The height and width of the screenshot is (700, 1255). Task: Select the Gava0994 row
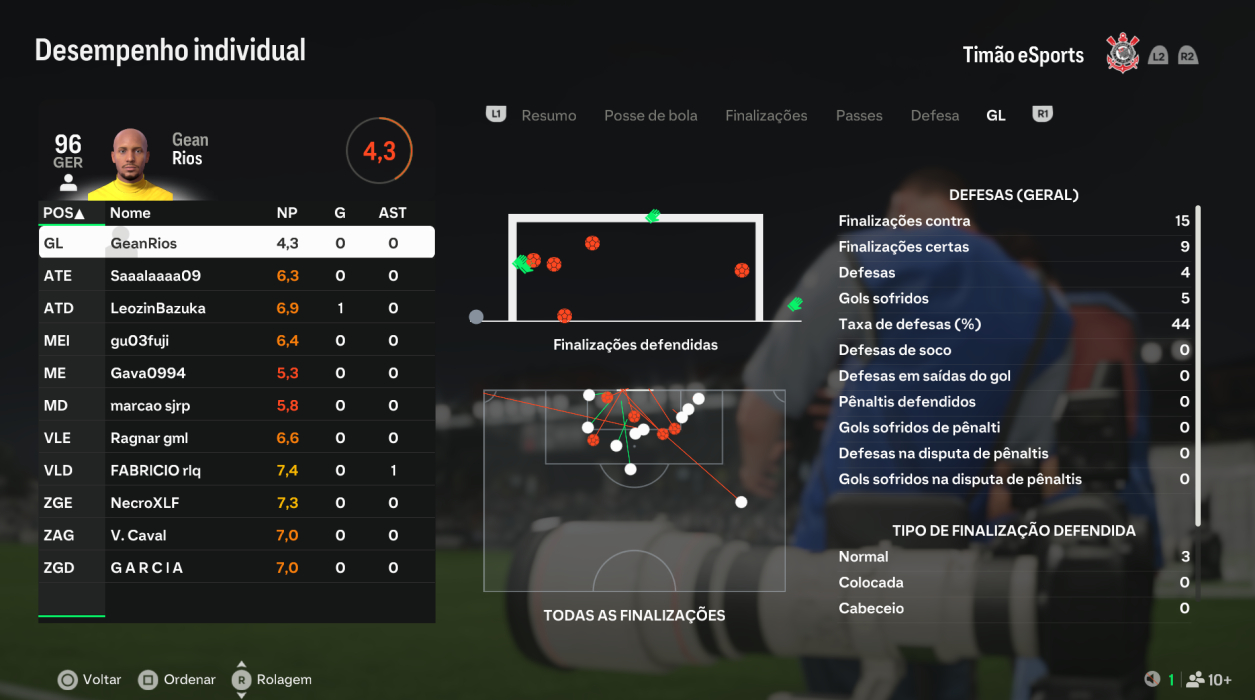tap(236, 373)
